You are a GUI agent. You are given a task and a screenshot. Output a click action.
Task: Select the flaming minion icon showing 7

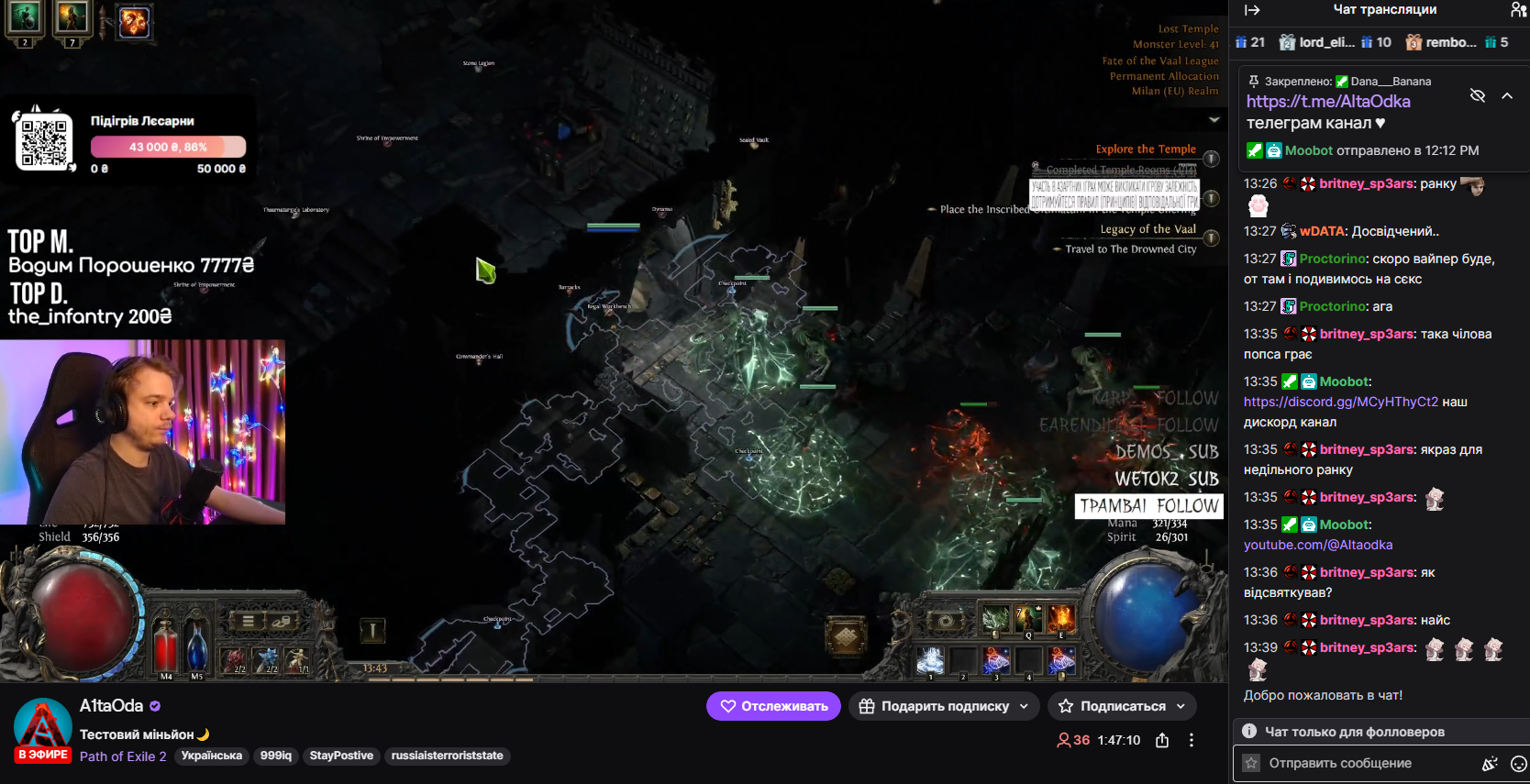(x=72, y=18)
